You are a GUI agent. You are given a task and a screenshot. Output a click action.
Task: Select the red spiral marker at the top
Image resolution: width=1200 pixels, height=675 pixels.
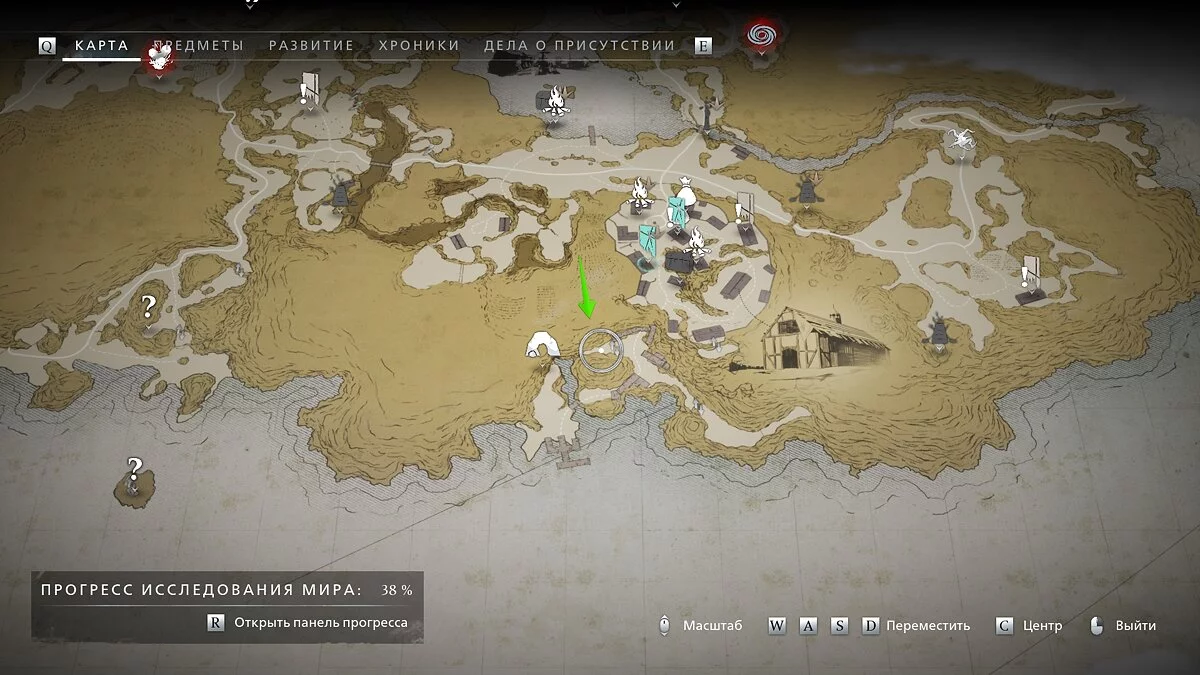coord(761,35)
